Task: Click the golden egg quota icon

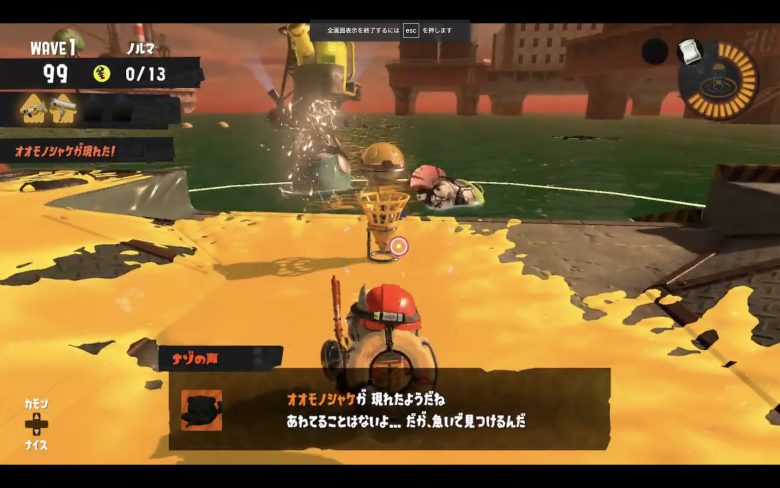Action: [101, 73]
